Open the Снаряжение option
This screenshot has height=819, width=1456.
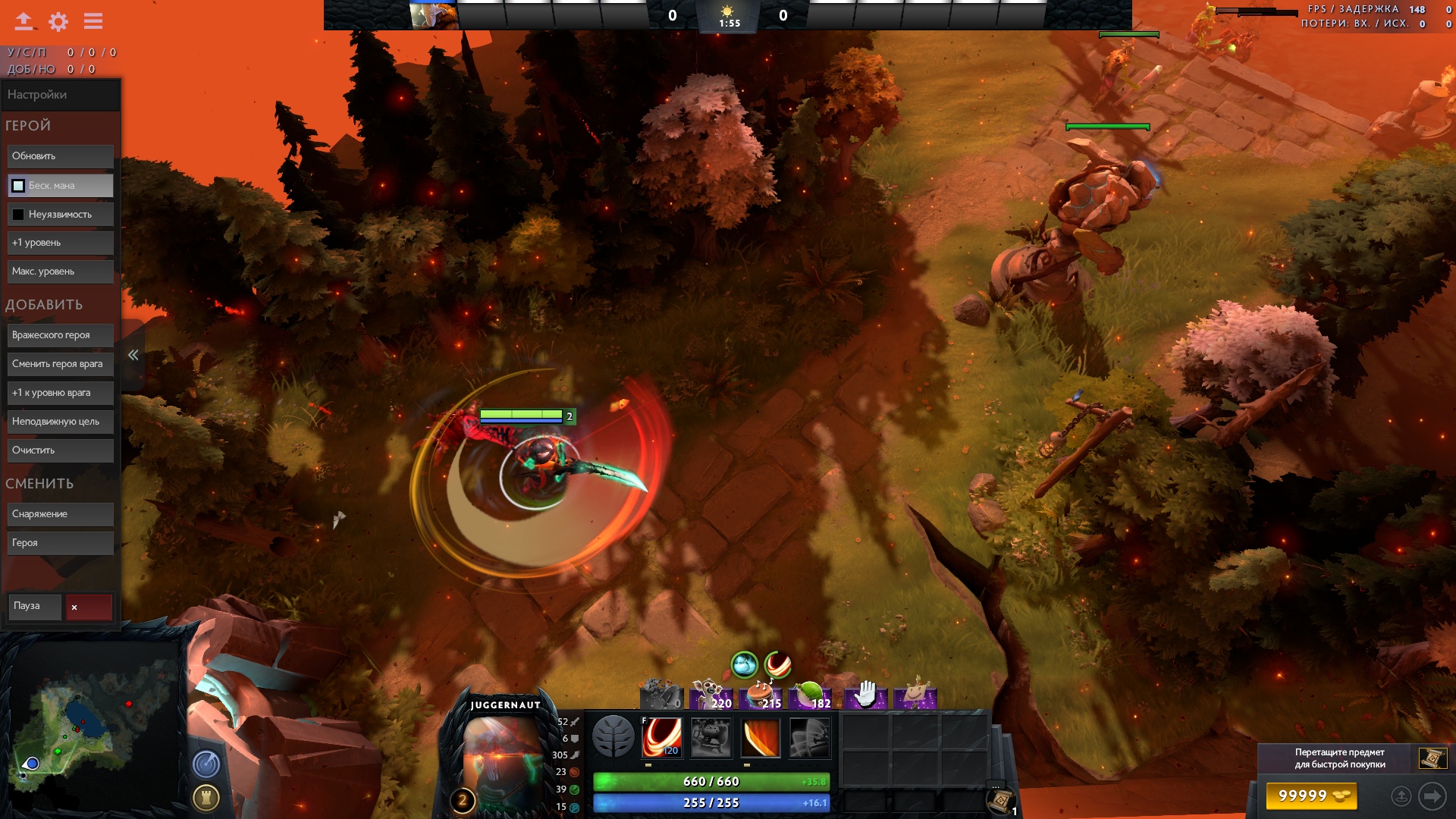point(61,514)
